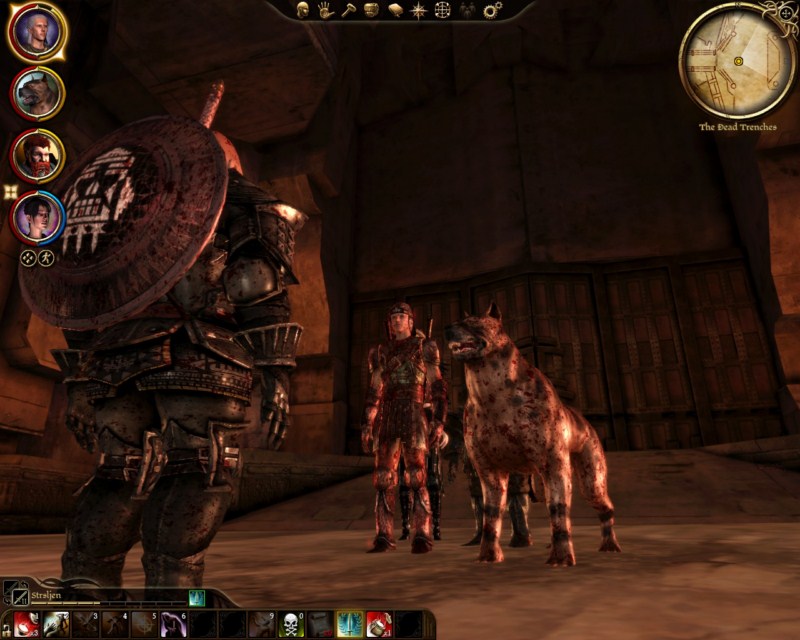Select the red-bearded dwarf party portrait
Screen dimensions: 800x640
coord(37,155)
